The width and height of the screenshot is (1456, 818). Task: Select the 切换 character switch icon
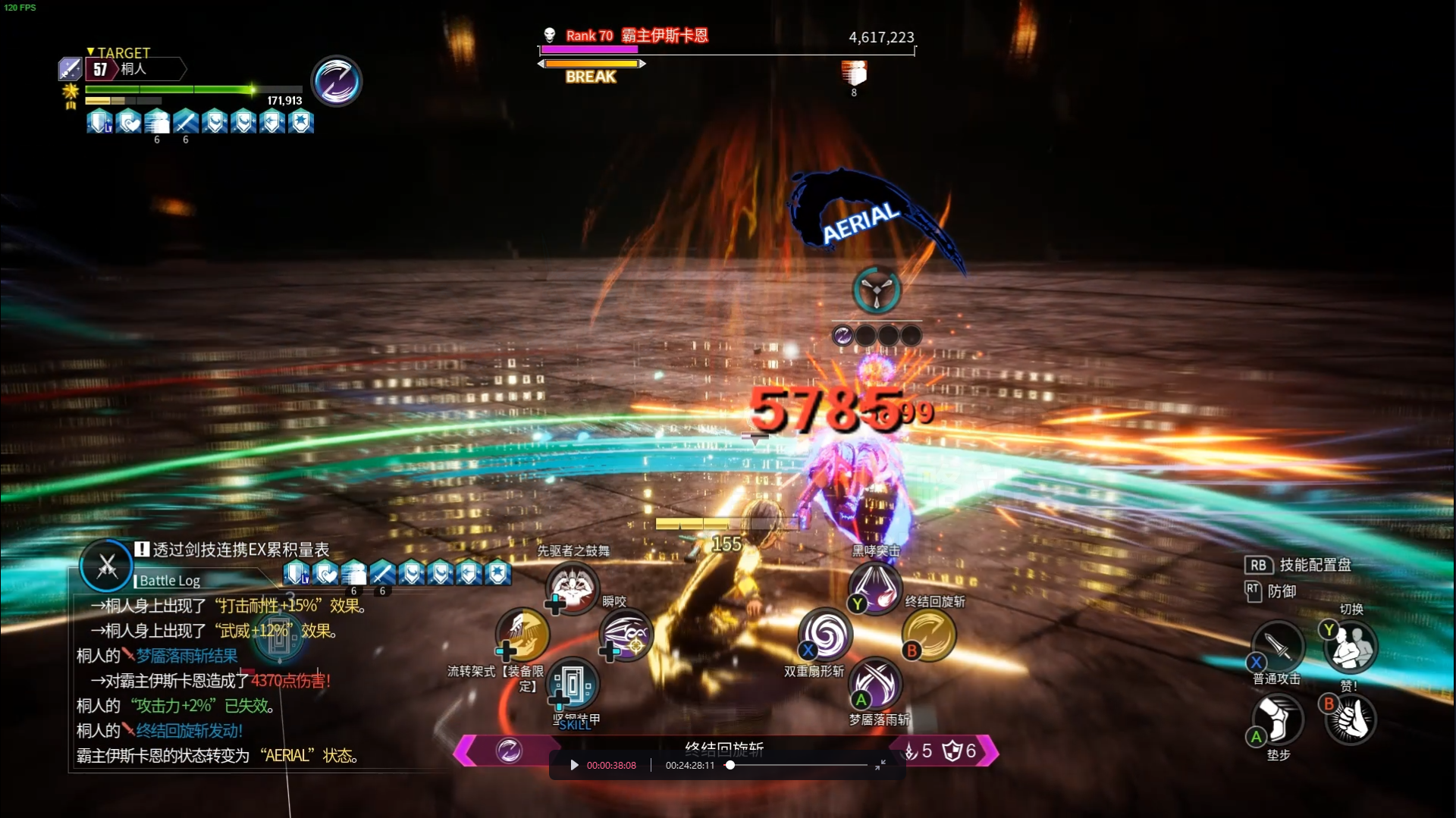pos(1351,647)
